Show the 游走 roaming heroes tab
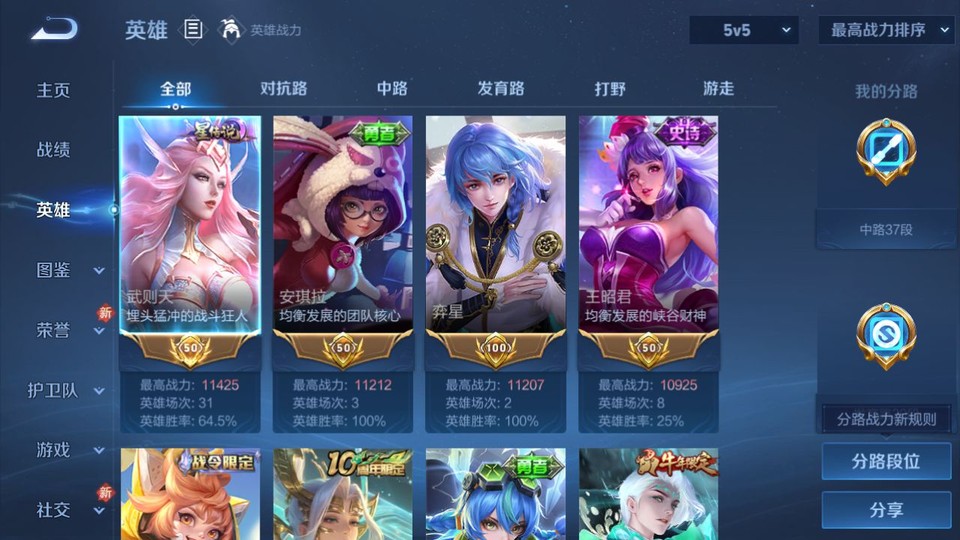The width and height of the screenshot is (960, 540). (718, 89)
